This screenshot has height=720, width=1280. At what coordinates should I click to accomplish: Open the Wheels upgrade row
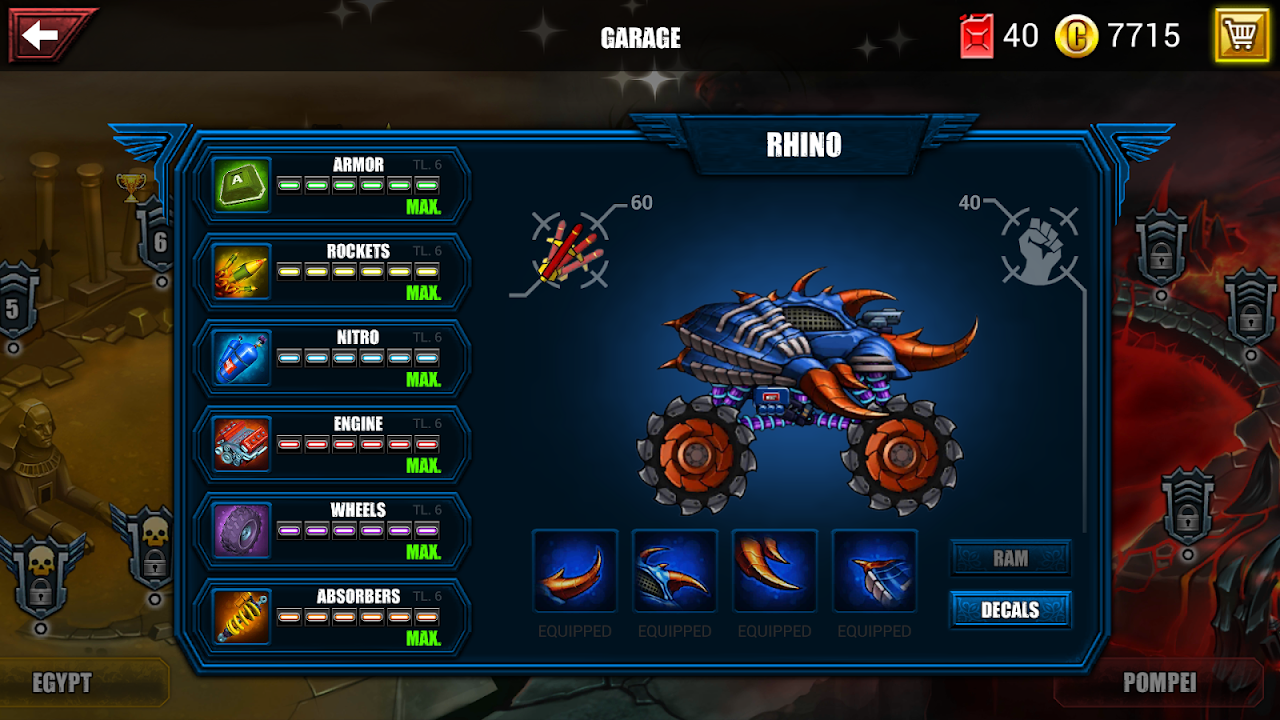(x=335, y=530)
